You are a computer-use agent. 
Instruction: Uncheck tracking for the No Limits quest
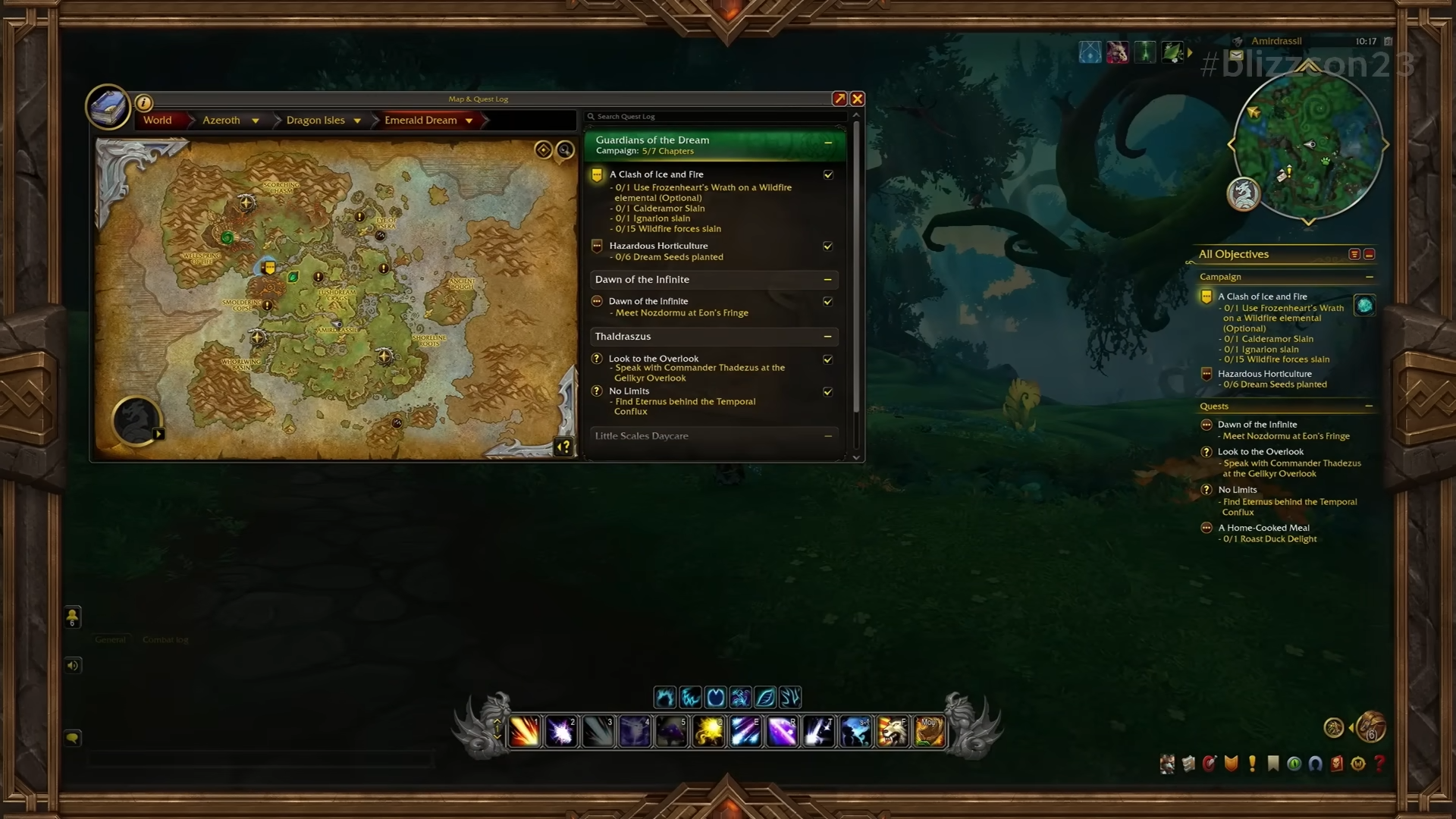coord(828,391)
